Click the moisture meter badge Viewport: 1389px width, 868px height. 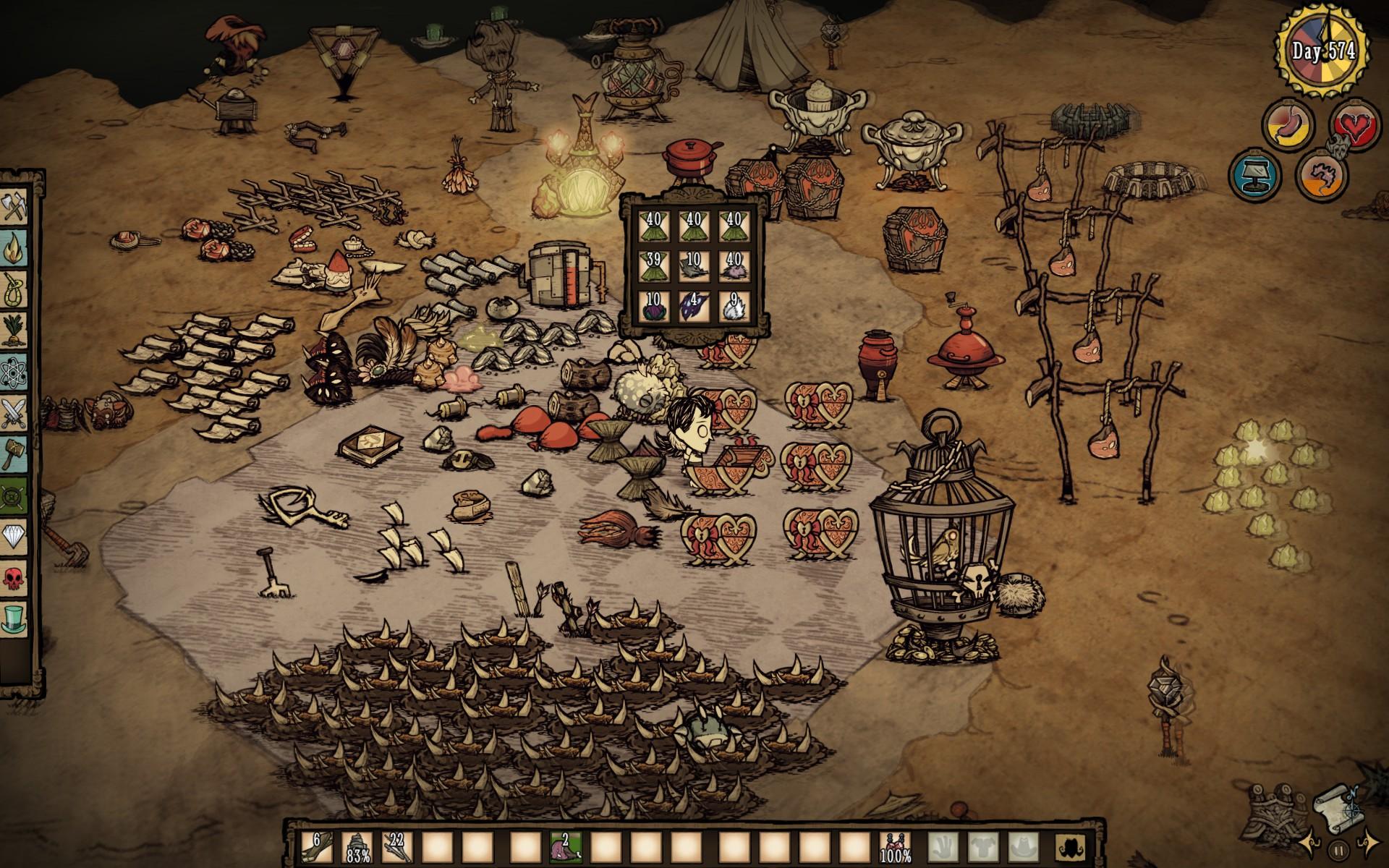tap(1254, 177)
